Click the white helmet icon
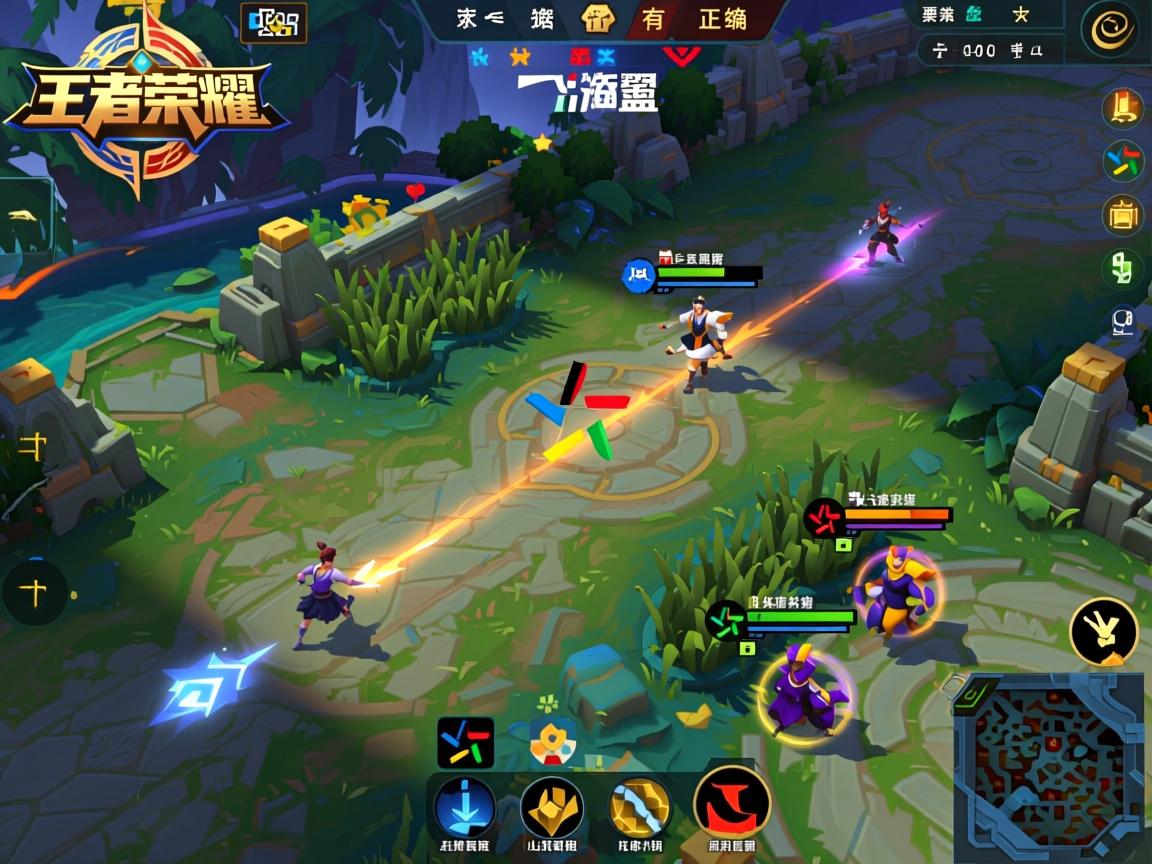 coord(1123,321)
